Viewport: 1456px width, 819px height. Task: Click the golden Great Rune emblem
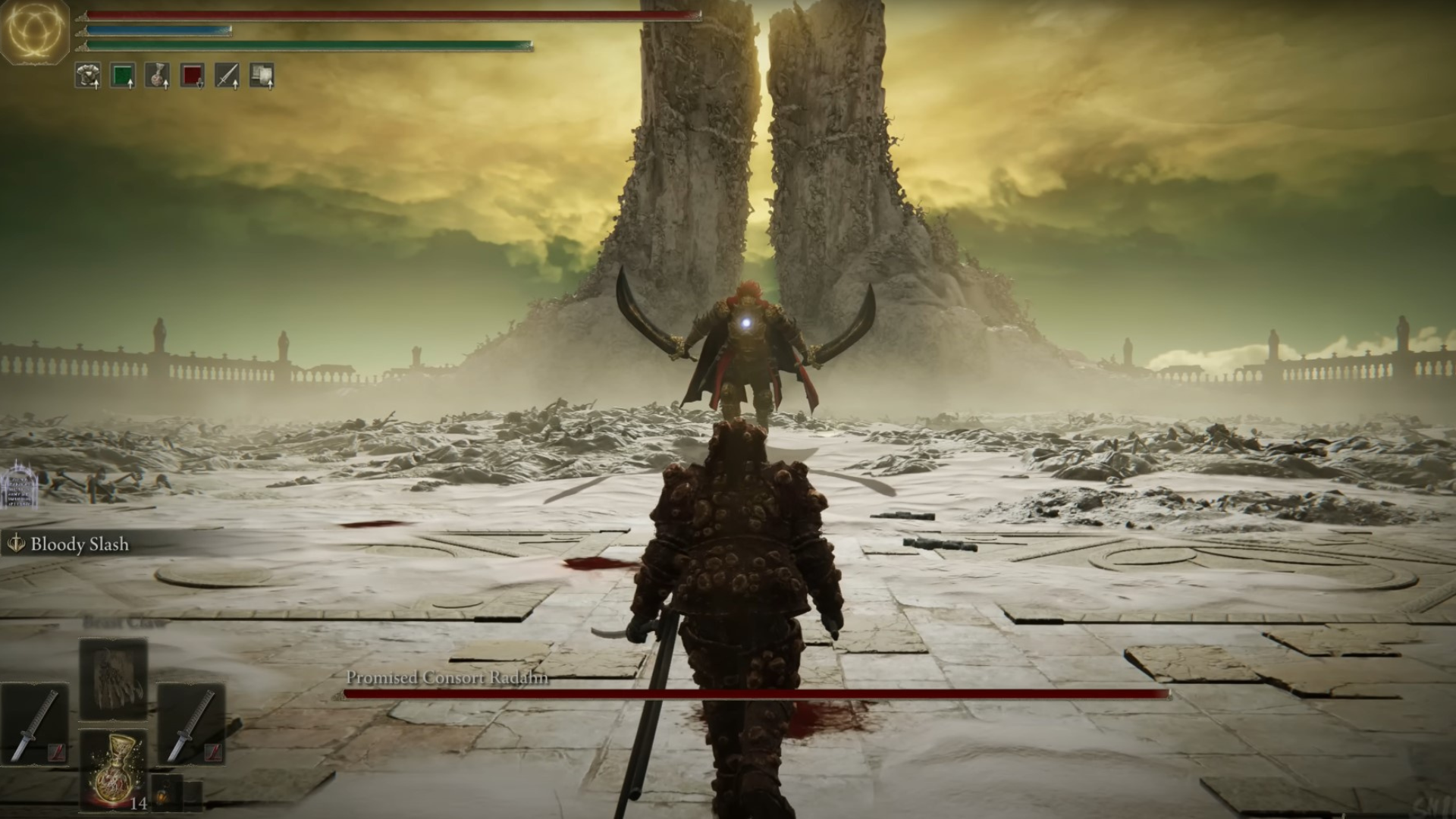[34, 31]
